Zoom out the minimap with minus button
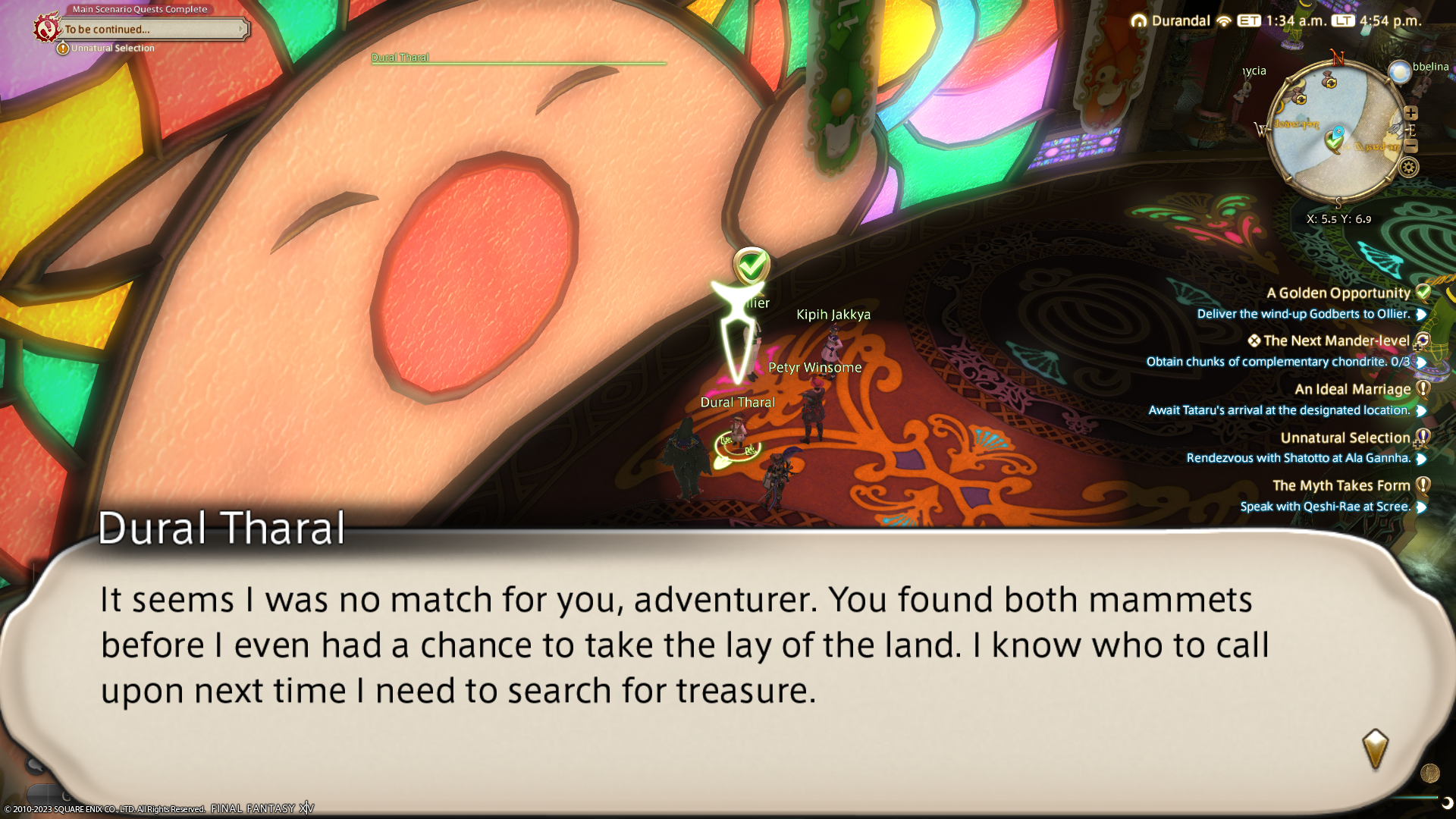The width and height of the screenshot is (1456, 819). tap(1410, 146)
